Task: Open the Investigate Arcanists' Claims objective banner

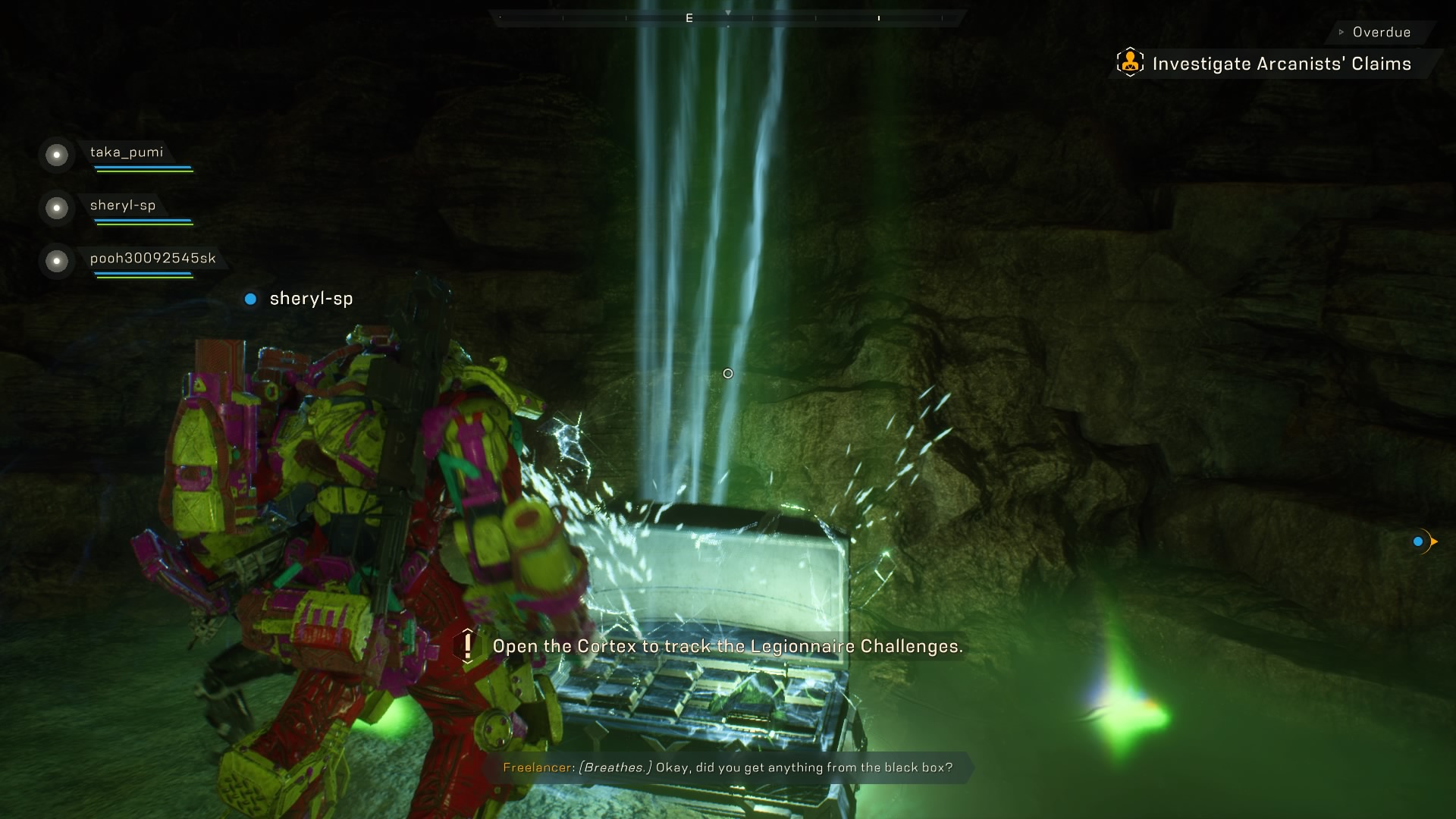Action: tap(1282, 64)
